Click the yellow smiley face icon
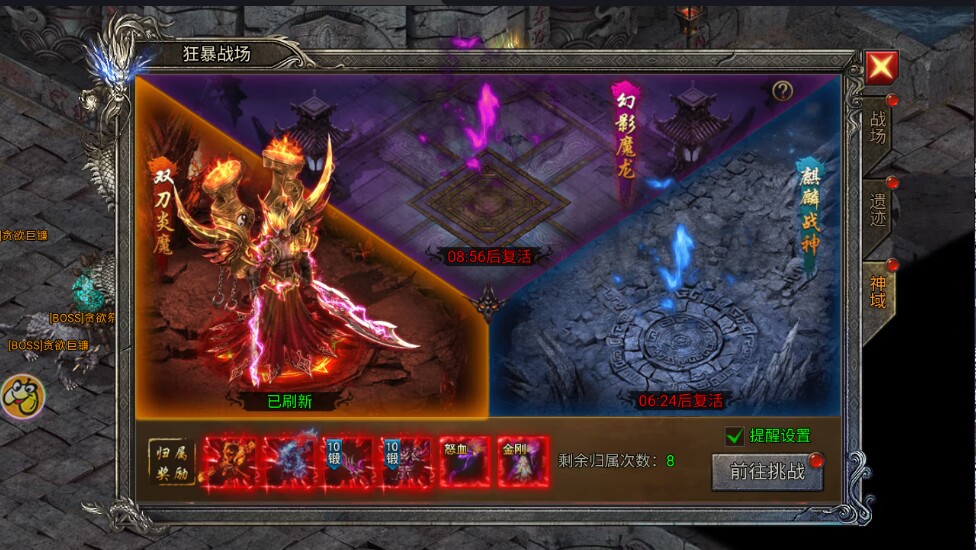976x550 pixels. 21,397
